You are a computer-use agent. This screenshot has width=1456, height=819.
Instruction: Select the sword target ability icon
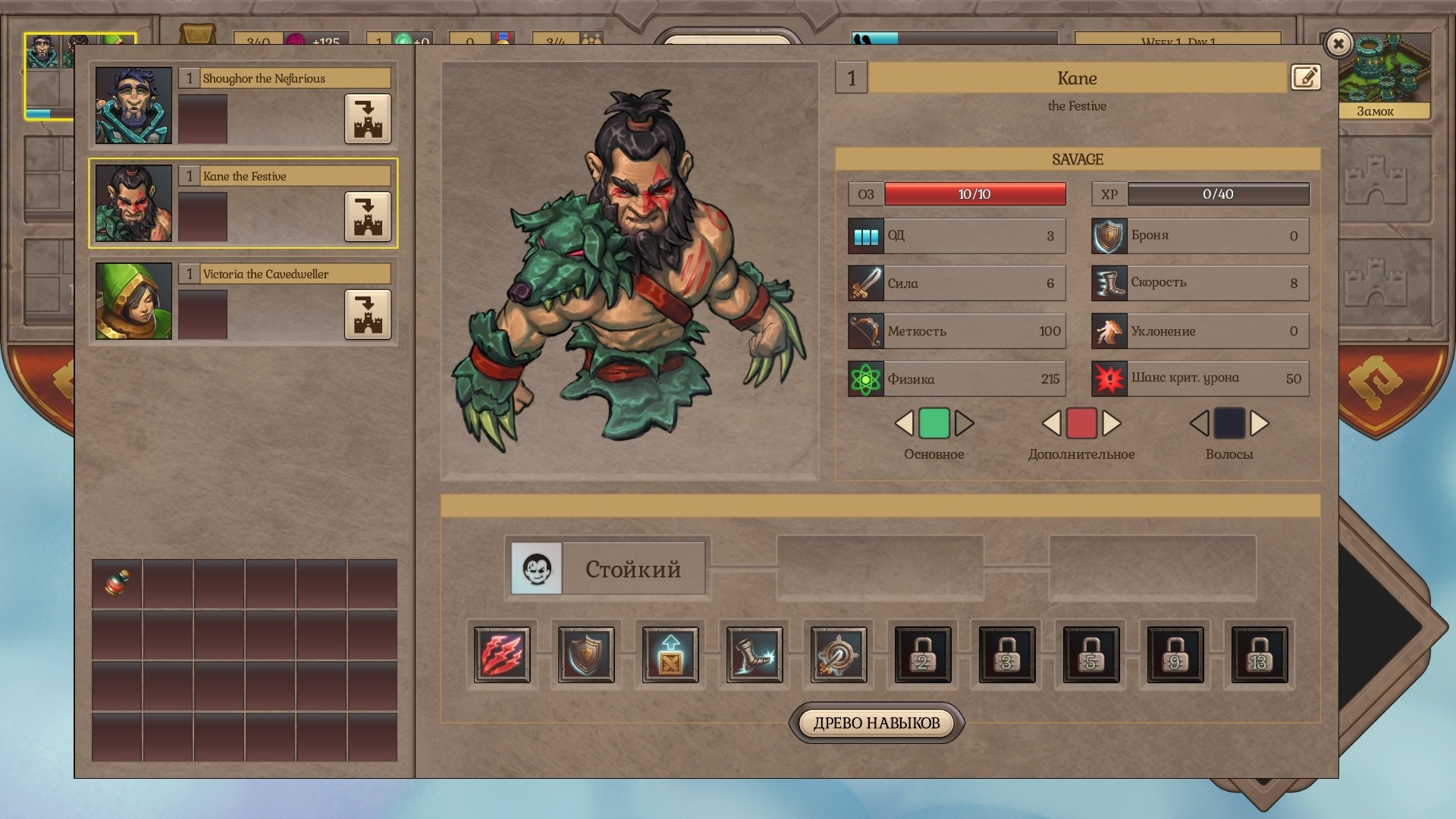click(x=839, y=654)
